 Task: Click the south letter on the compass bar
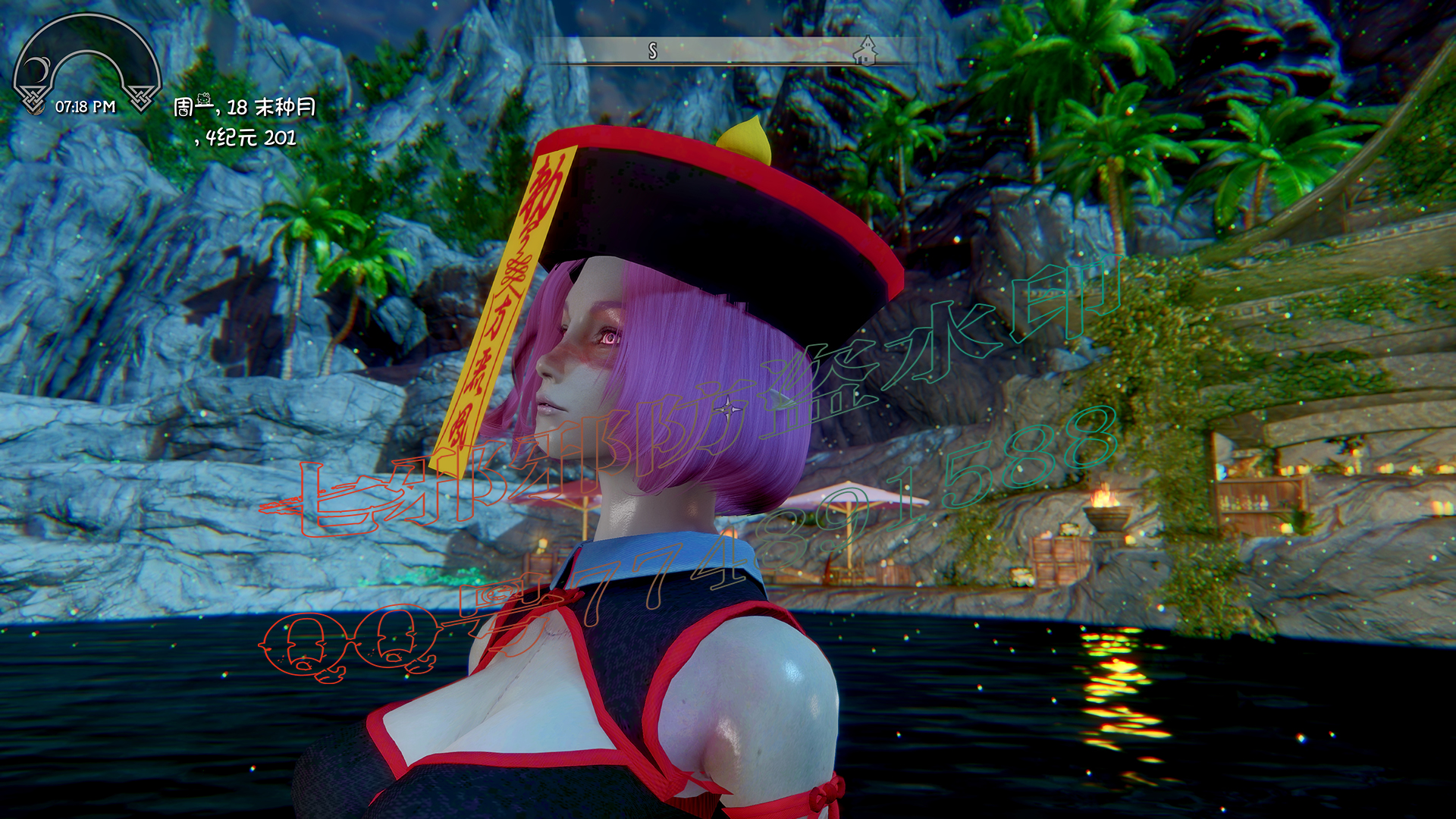click(x=653, y=51)
